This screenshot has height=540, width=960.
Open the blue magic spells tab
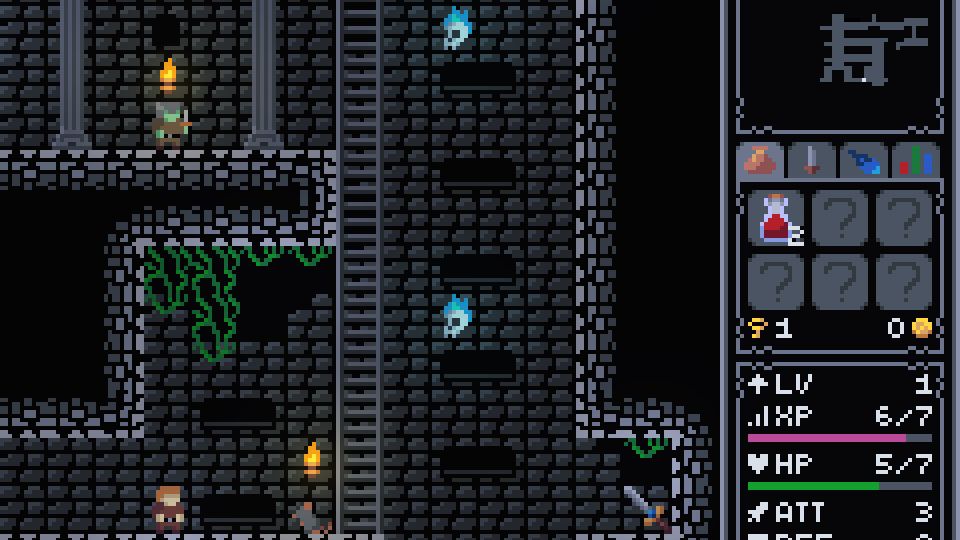pos(864,161)
